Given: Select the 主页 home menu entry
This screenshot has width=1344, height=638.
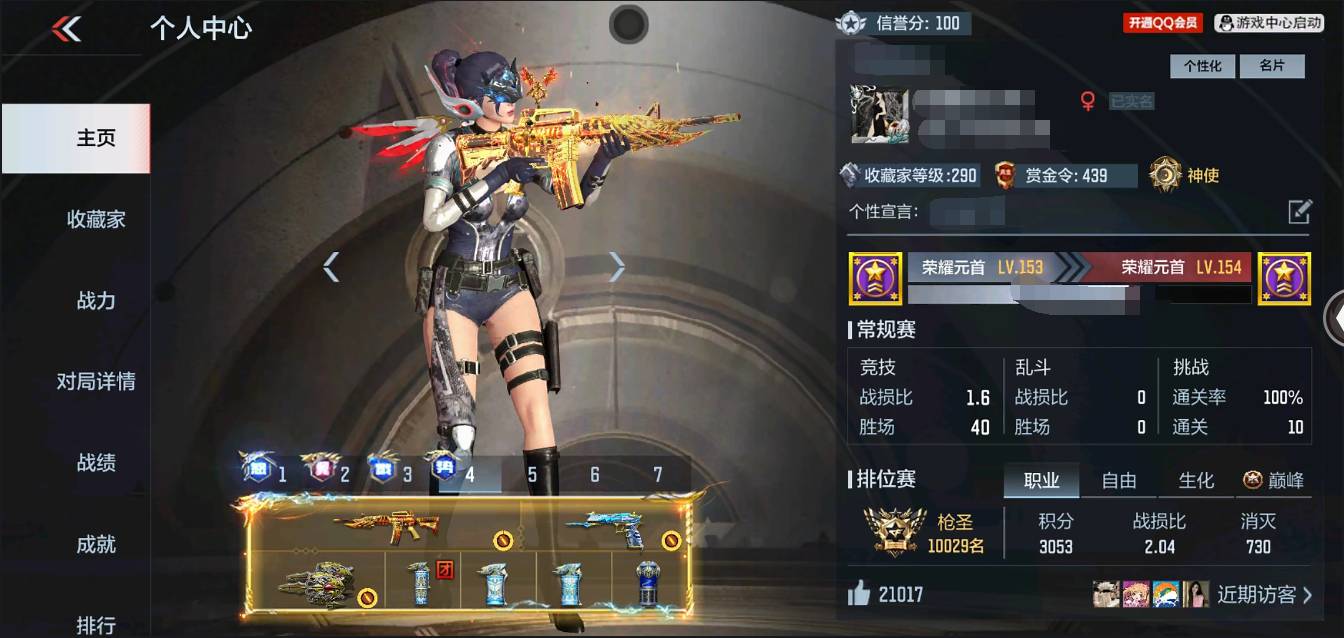Looking at the screenshot, I should tap(96, 138).
